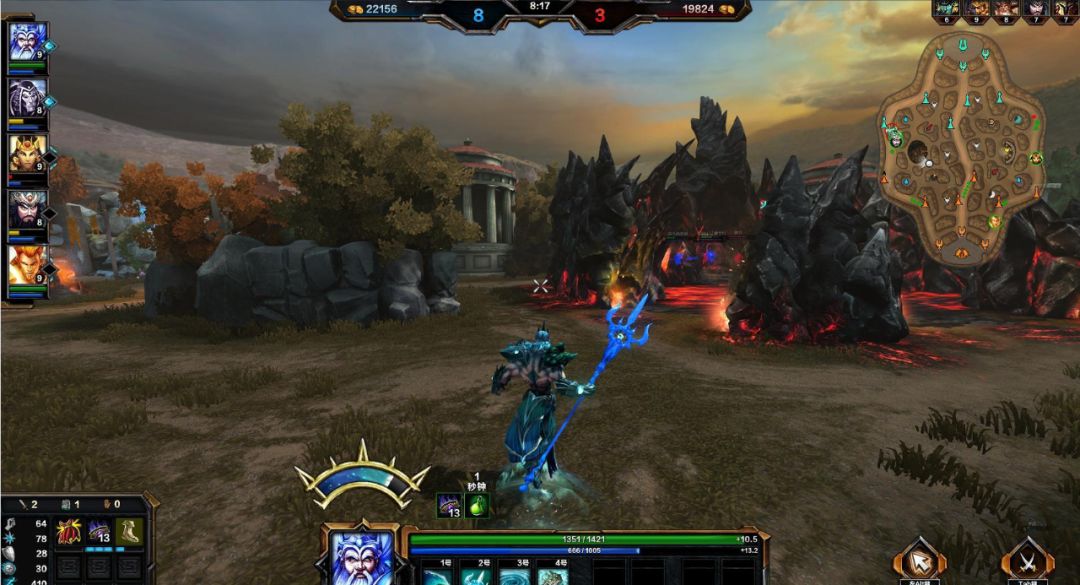Select the purple crown item with 13 stacks
1080x585 pixels.
coord(98,531)
